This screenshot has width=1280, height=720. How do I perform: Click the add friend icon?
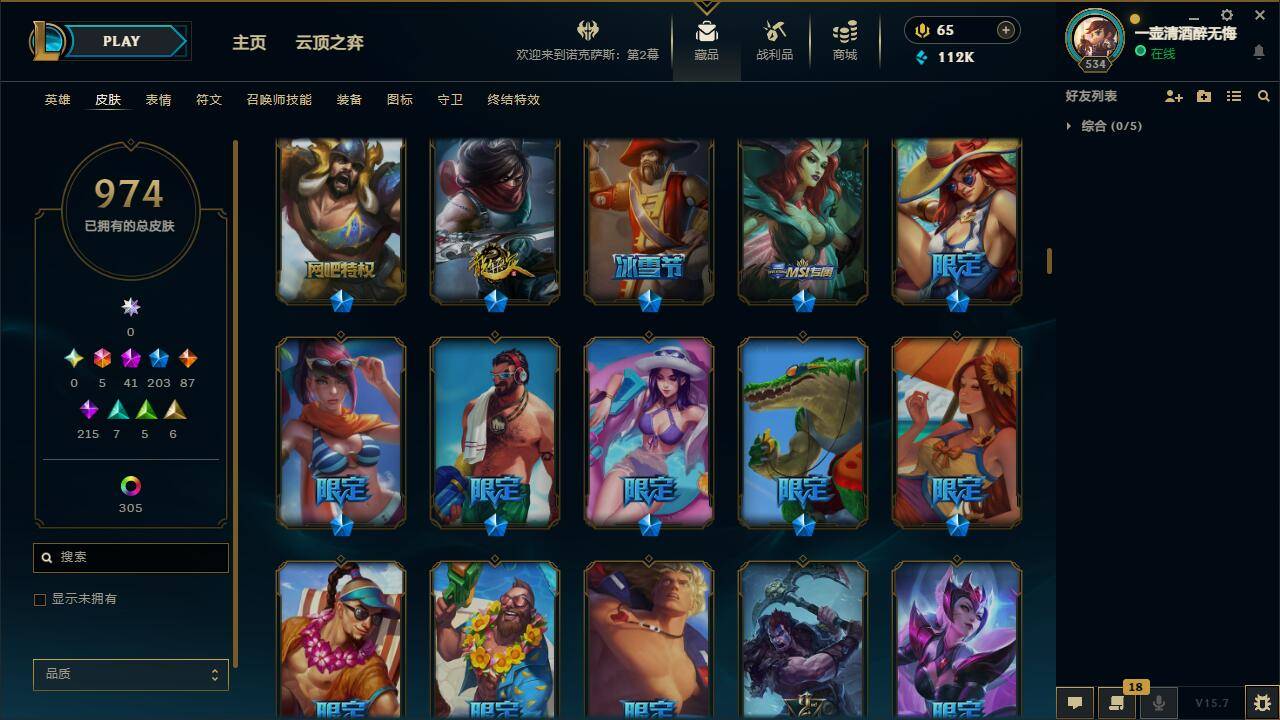coord(1172,96)
